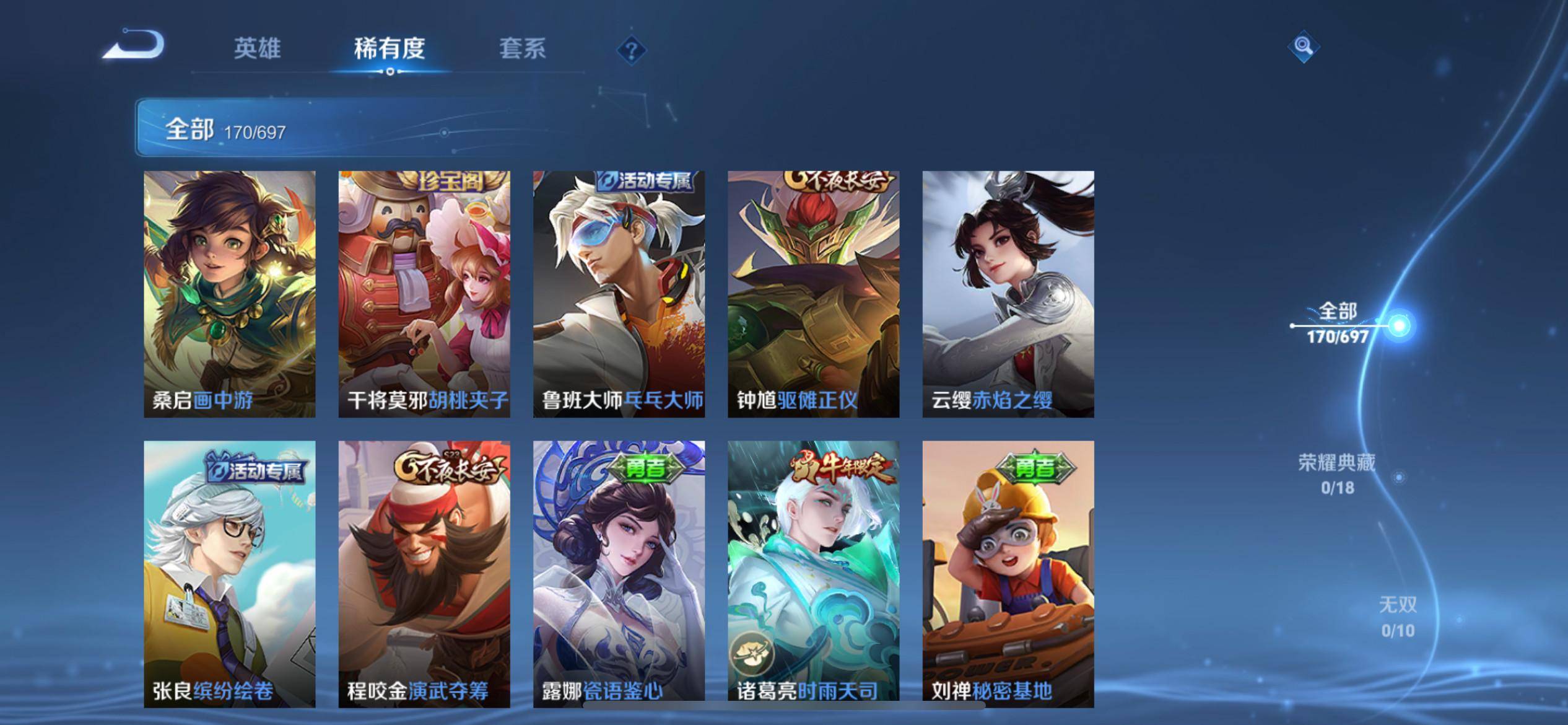1568x725 pixels.
Task: Pick the 刘禅 秘密基地 skin card
Action: click(x=1008, y=573)
